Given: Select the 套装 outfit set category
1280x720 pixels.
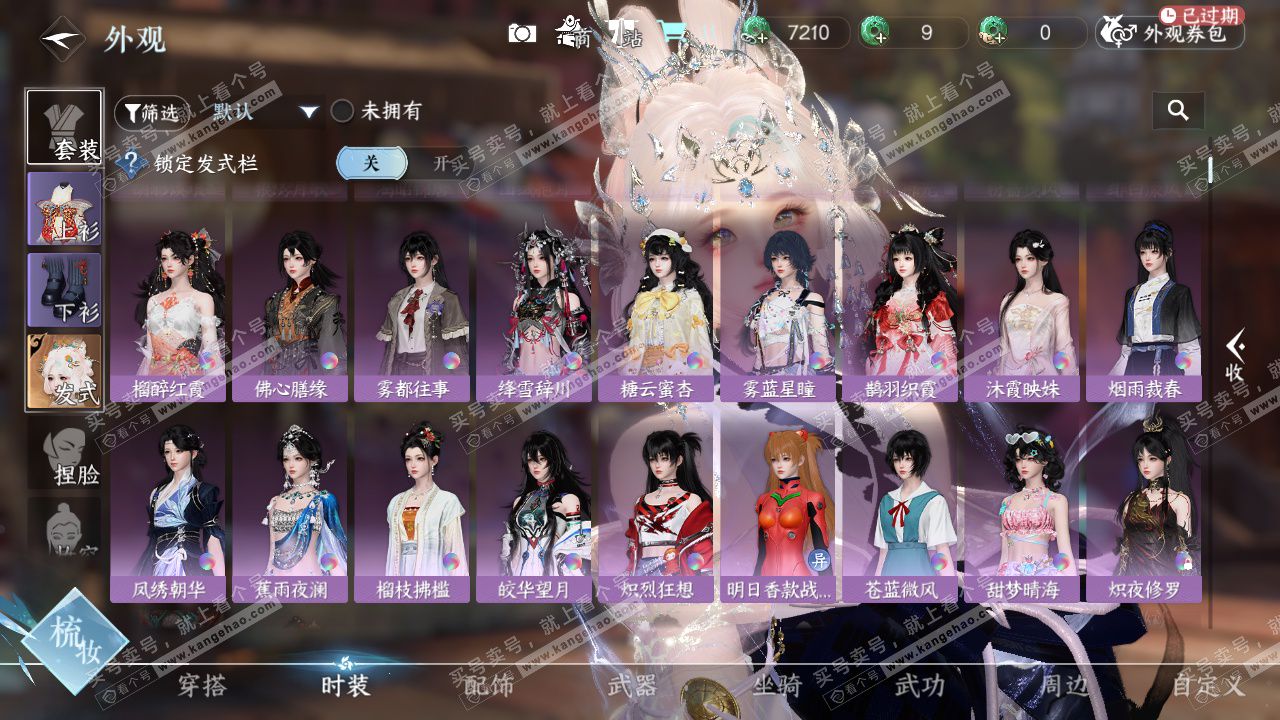Looking at the screenshot, I should pyautogui.click(x=64, y=127).
